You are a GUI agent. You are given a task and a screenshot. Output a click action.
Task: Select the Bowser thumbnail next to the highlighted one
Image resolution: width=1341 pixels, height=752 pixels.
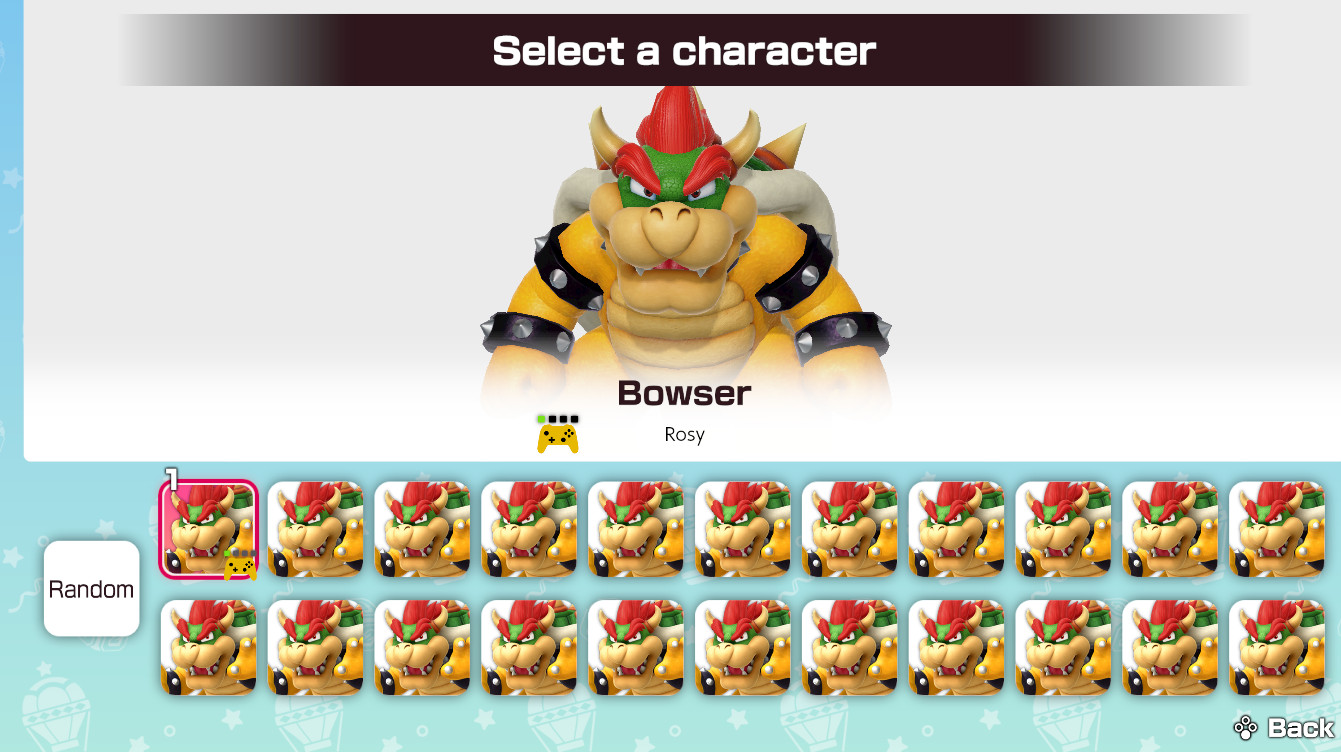point(315,527)
